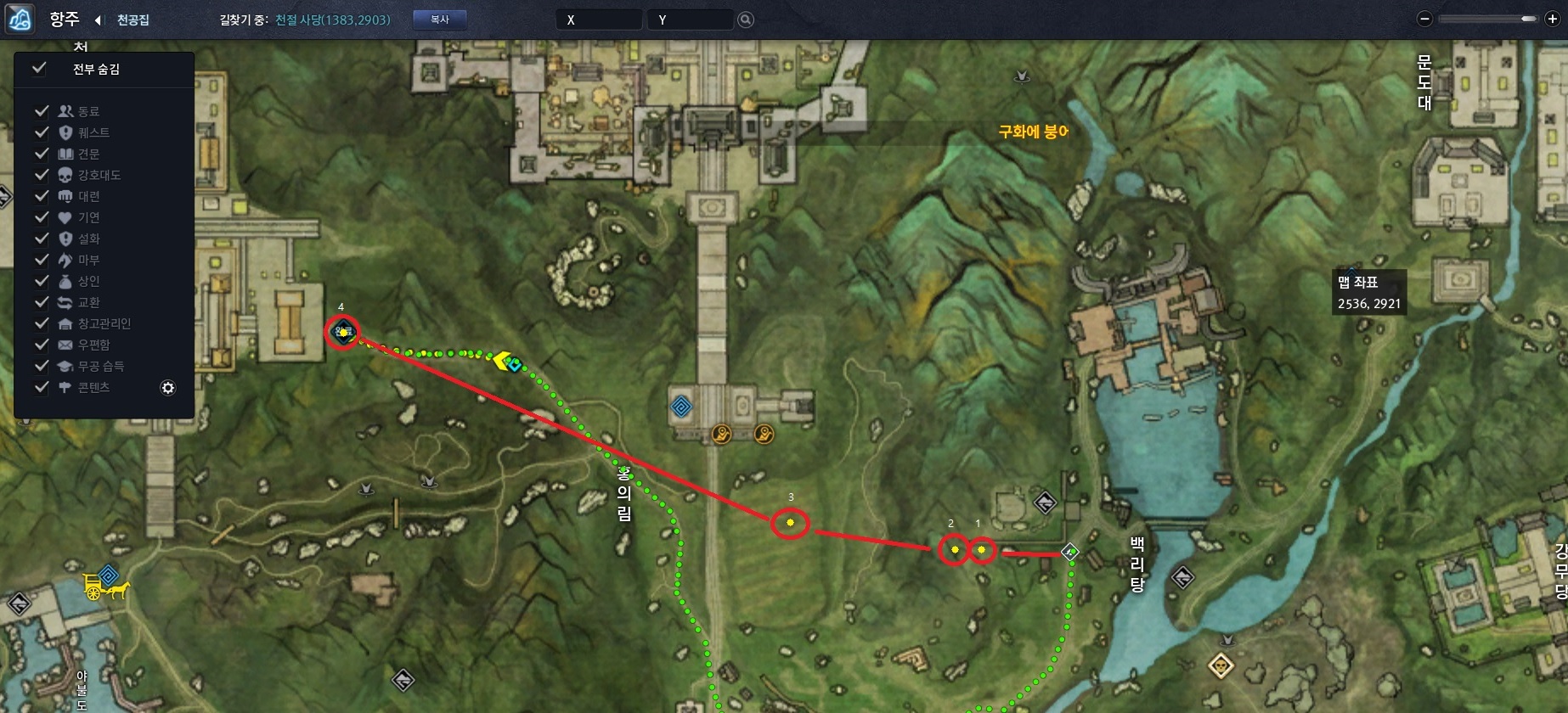
Task: Toggle the 강호대도 skull filter
Action: pos(42,175)
